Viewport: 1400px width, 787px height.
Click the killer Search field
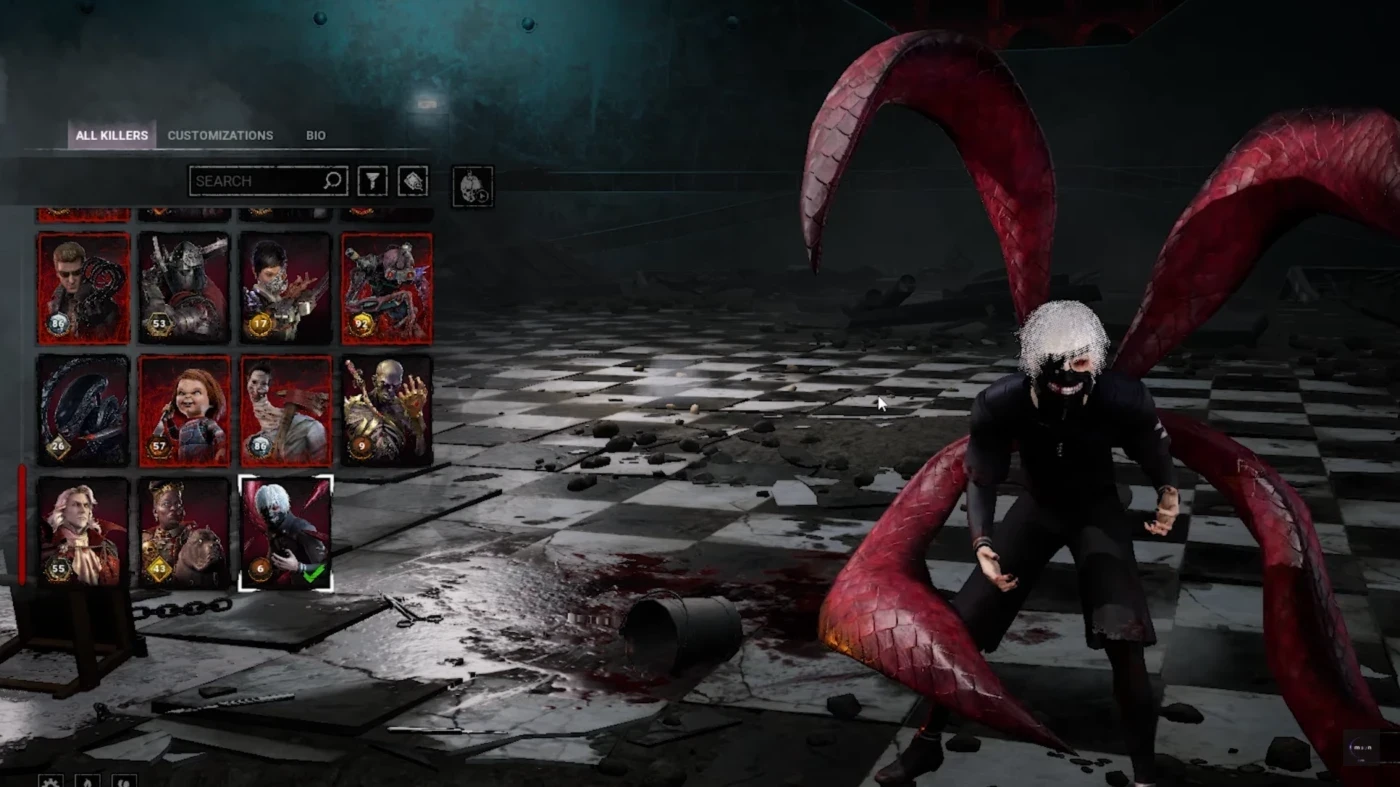pyautogui.click(x=258, y=181)
